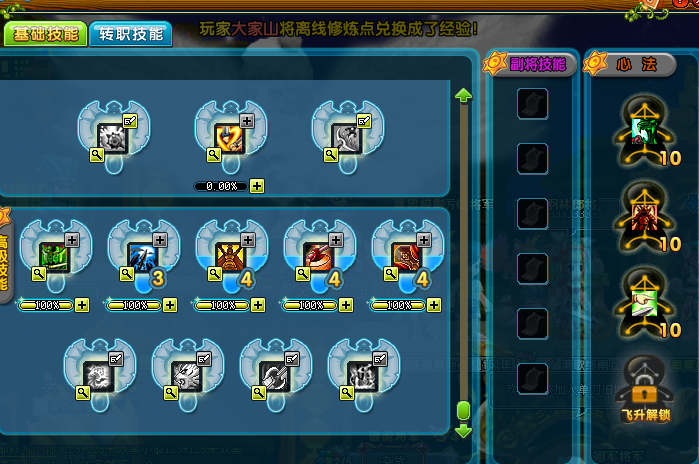Click the green down arrow of the skill list

click(463, 431)
